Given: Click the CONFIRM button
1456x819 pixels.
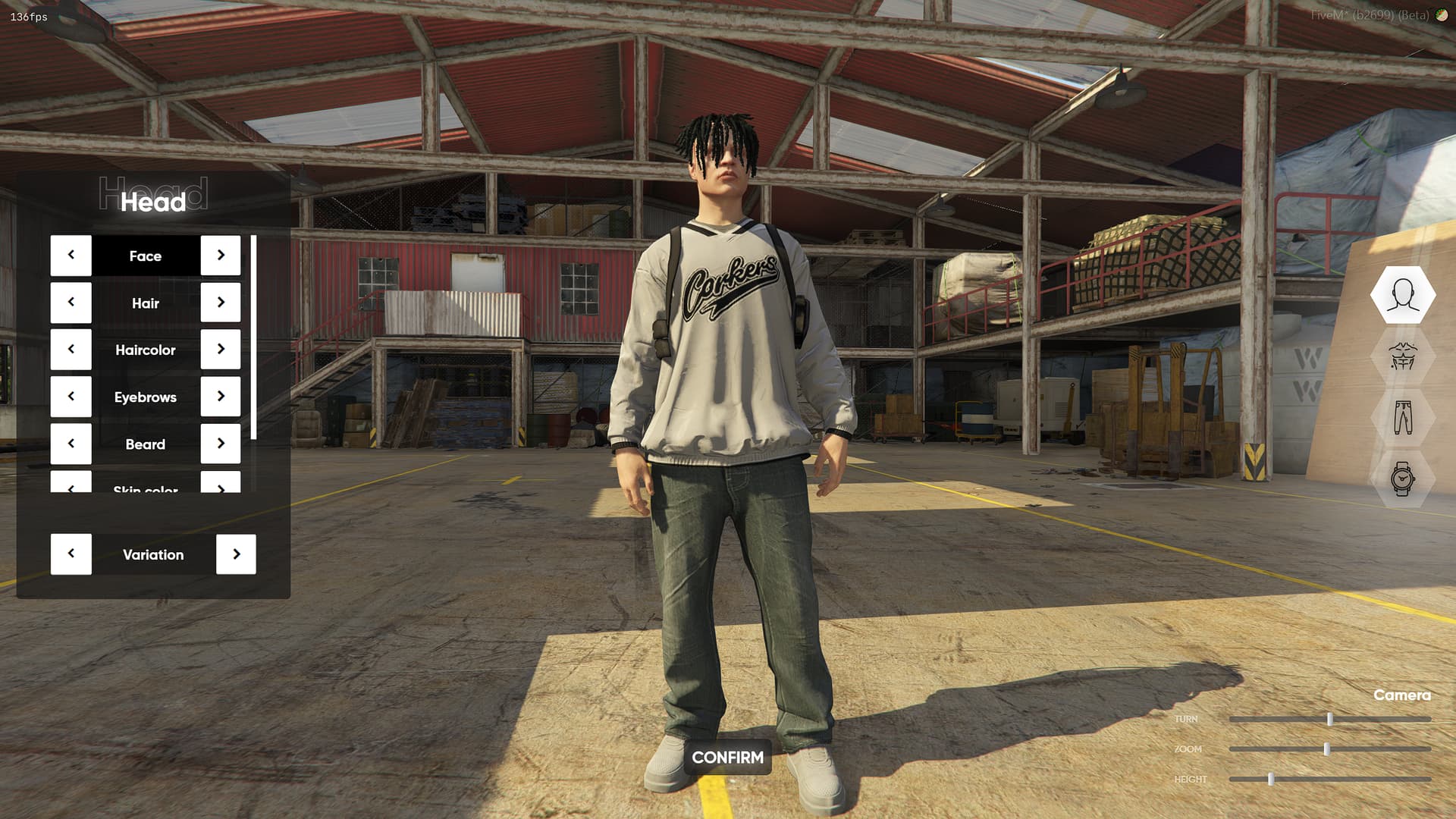Looking at the screenshot, I should (x=727, y=758).
